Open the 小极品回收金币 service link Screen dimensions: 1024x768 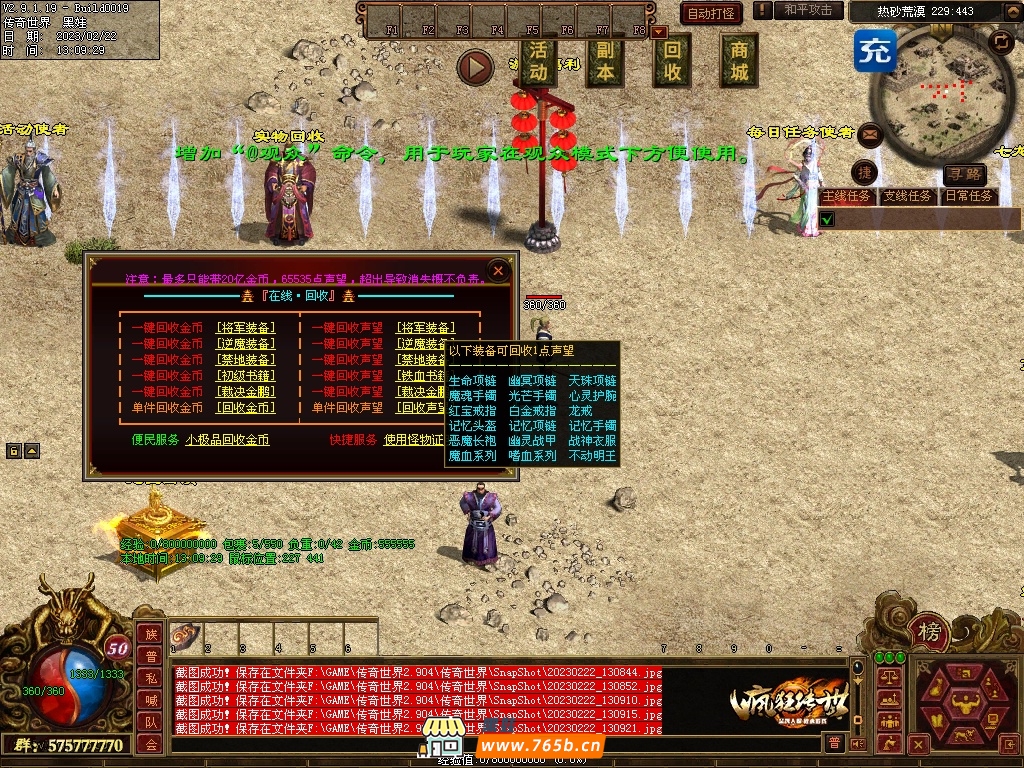pyautogui.click(x=227, y=440)
